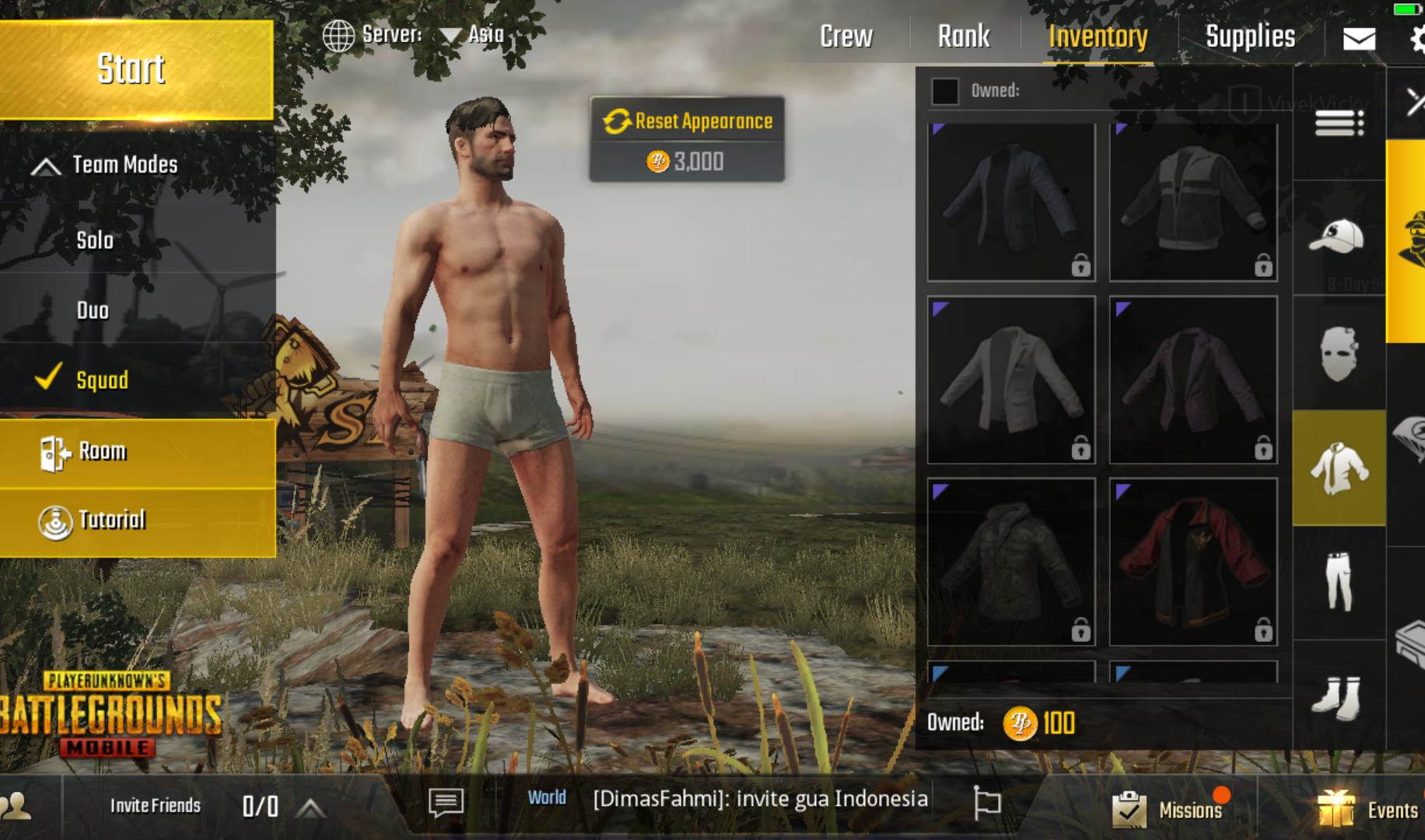The image size is (1425, 840).
Task: Choose Duo mode
Action: pyautogui.click(x=93, y=310)
